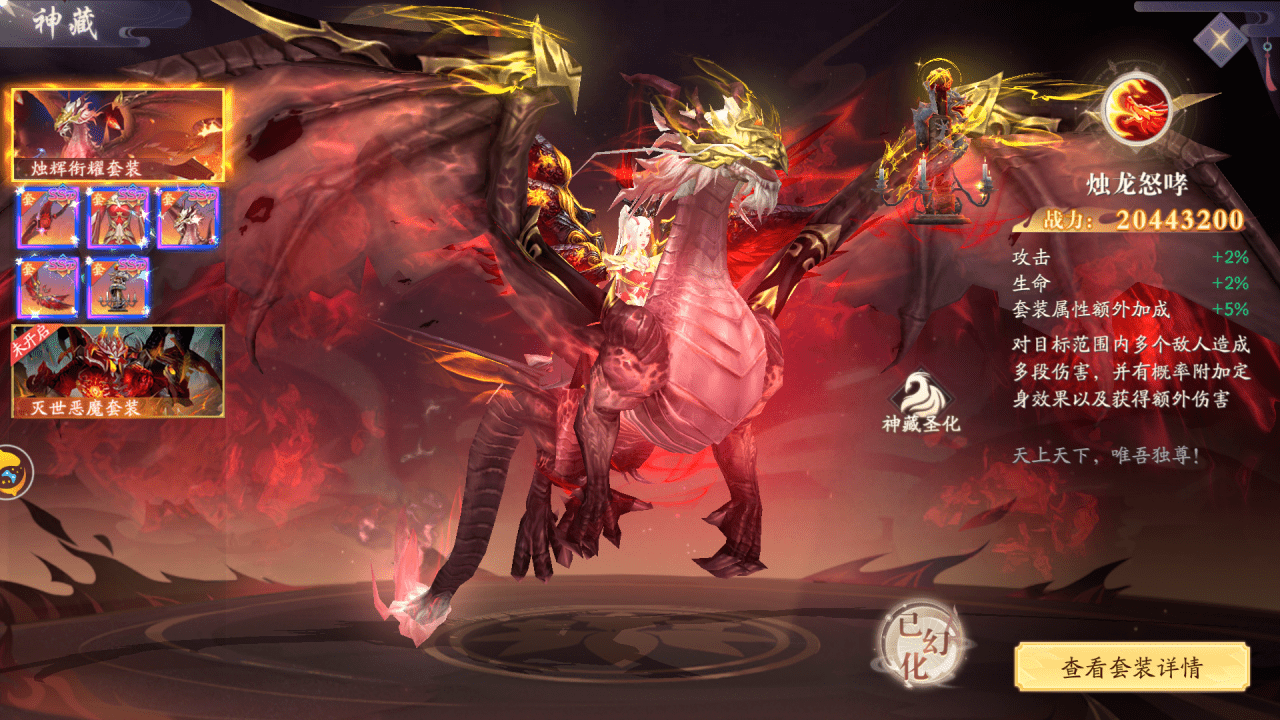Choose the candelabra SSR set piece
The image size is (1280, 720).
coord(118,287)
